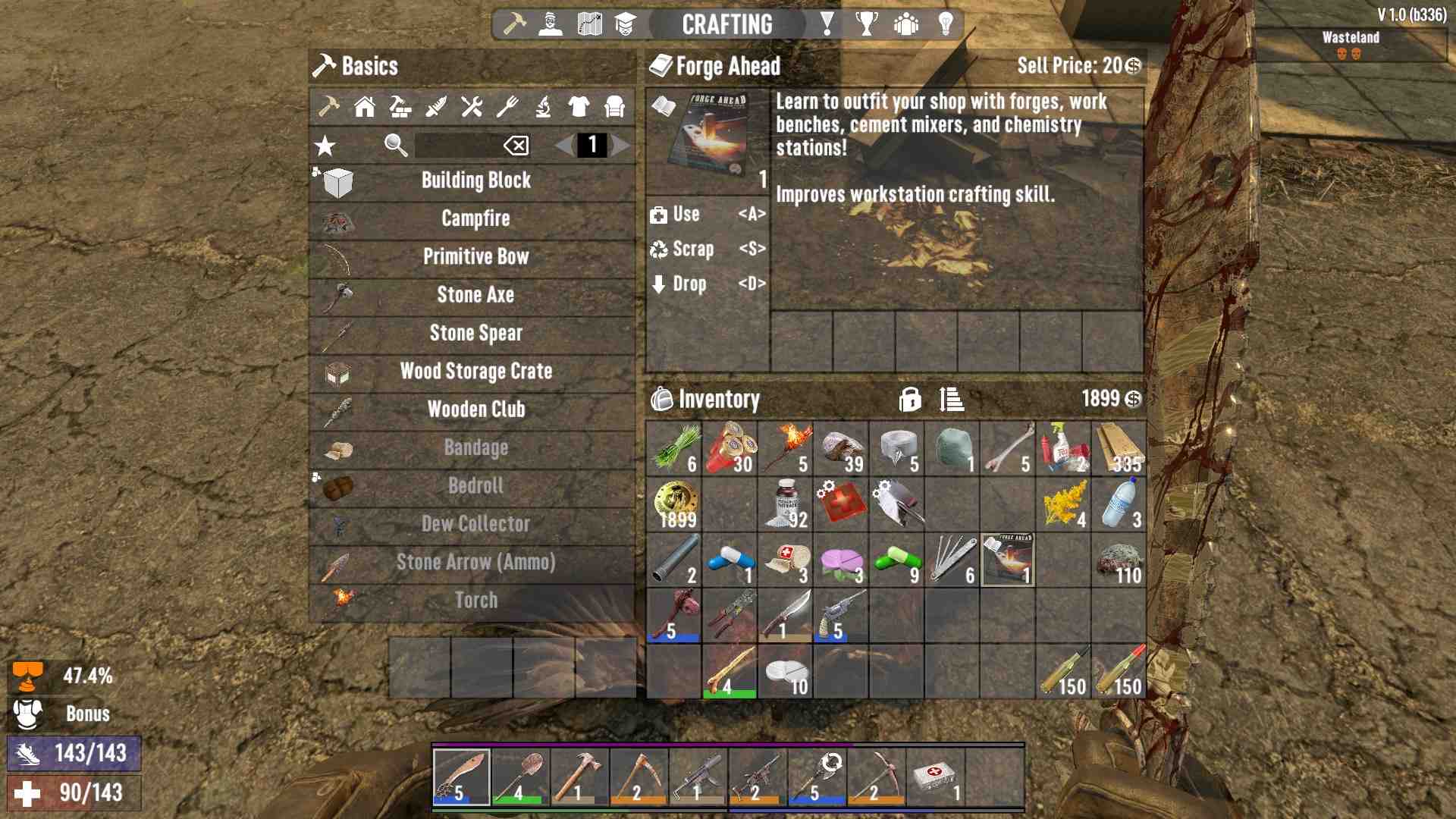Image resolution: width=1456 pixels, height=819 pixels.
Task: Choose the Primitive Bow recipe
Action: 475,256
